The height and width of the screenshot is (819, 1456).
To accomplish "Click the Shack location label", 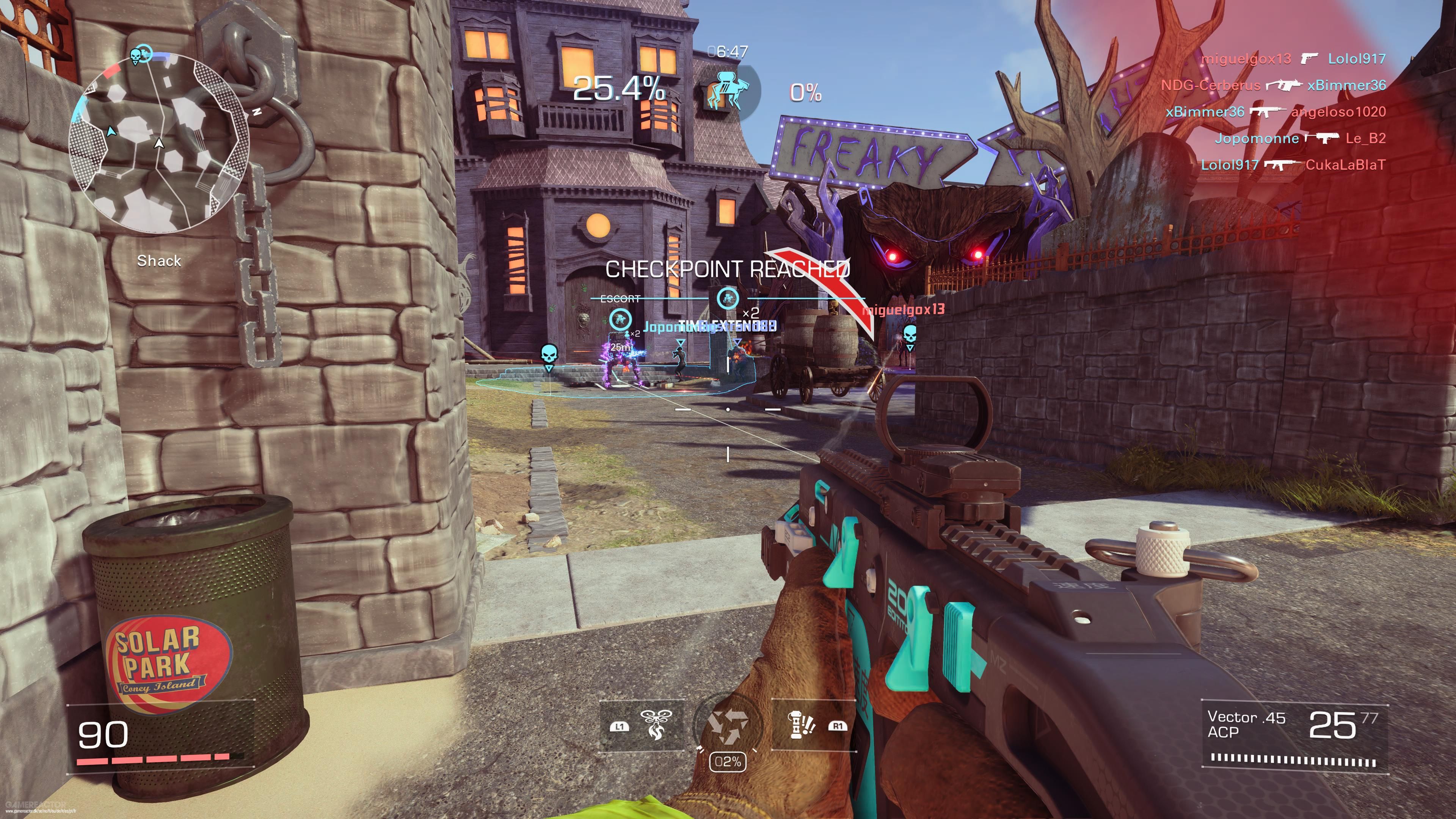I will click(160, 261).
